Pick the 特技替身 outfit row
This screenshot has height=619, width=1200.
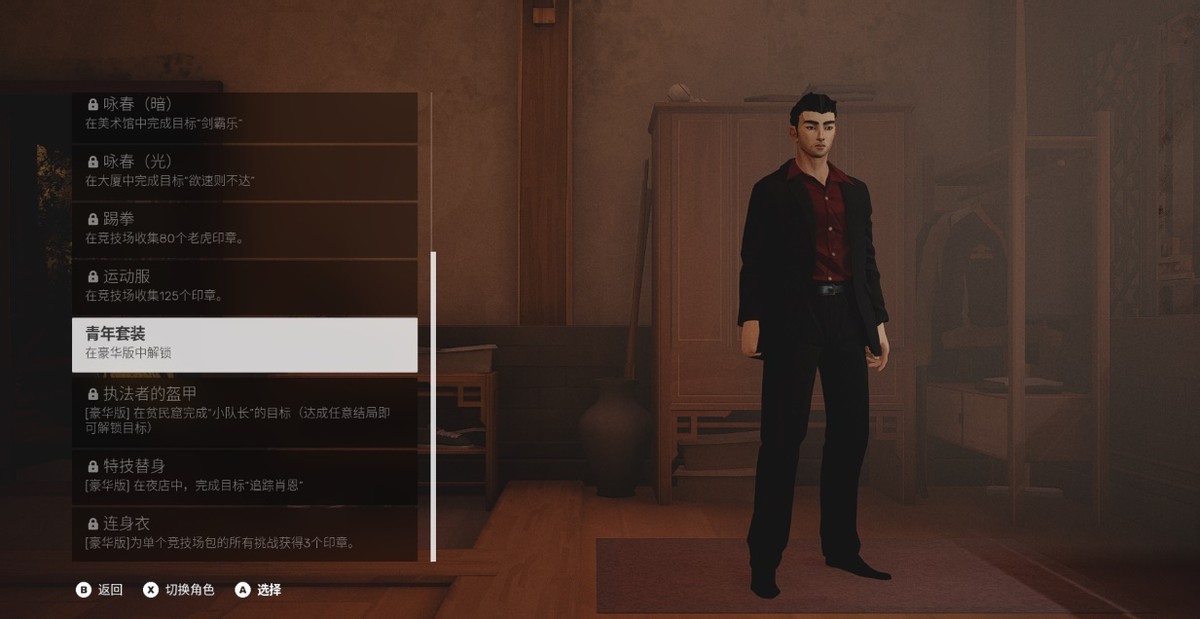point(245,476)
